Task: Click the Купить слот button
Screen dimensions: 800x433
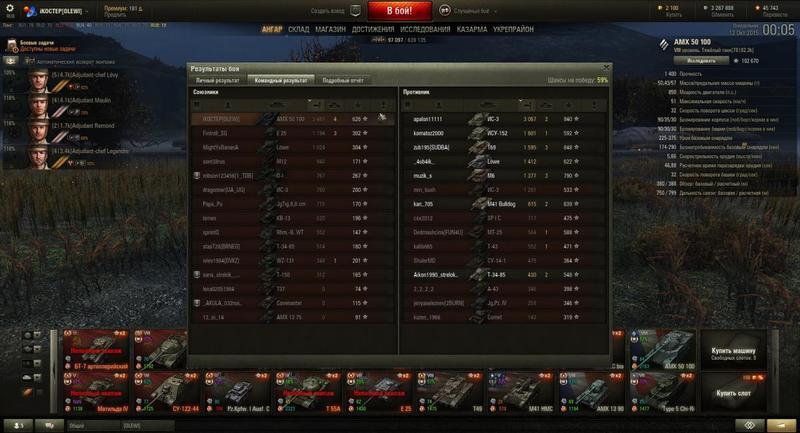Action: pos(733,394)
